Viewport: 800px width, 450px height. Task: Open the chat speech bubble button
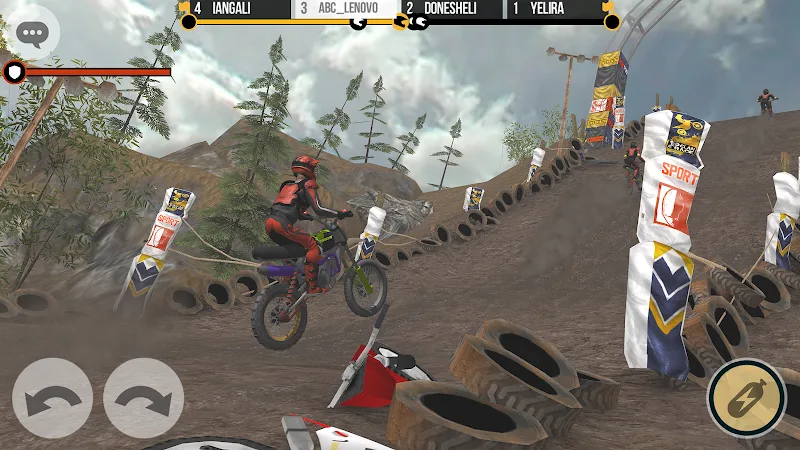click(31, 34)
